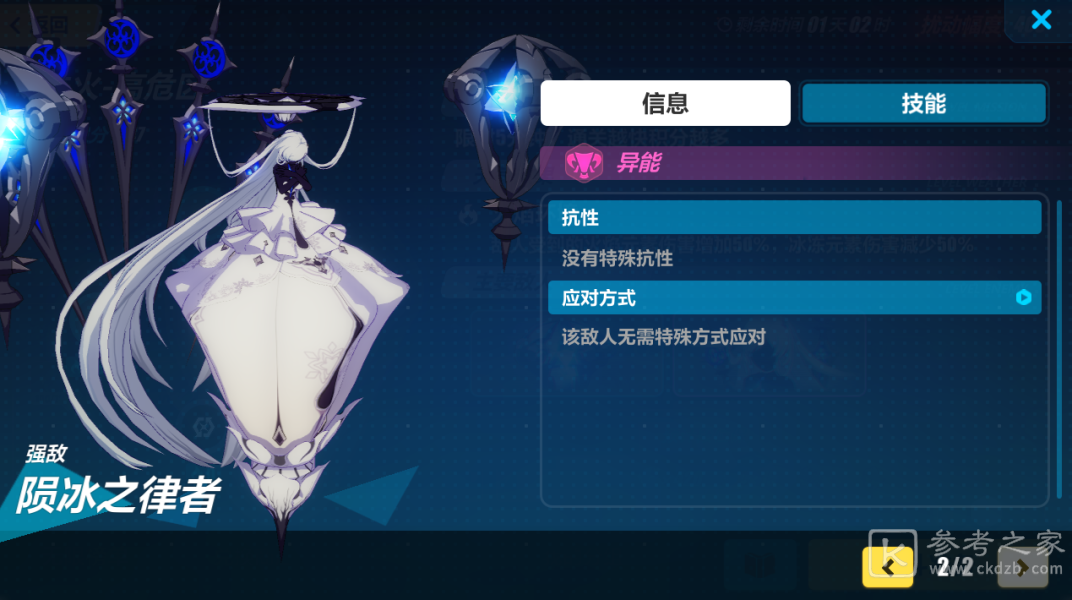1072x600 pixels.
Task: Go to previous enemy with yellow arrow
Action: click(x=888, y=567)
